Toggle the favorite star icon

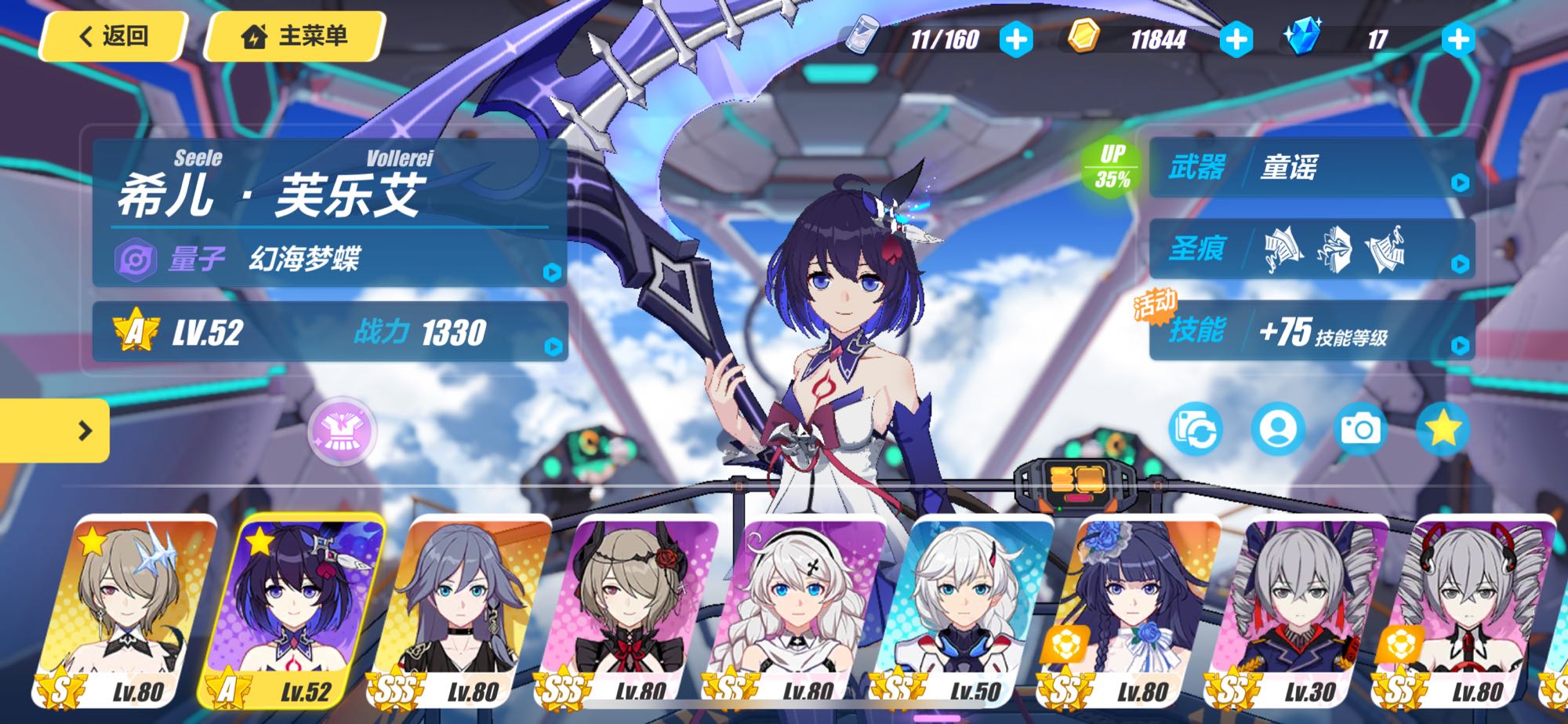1443,428
